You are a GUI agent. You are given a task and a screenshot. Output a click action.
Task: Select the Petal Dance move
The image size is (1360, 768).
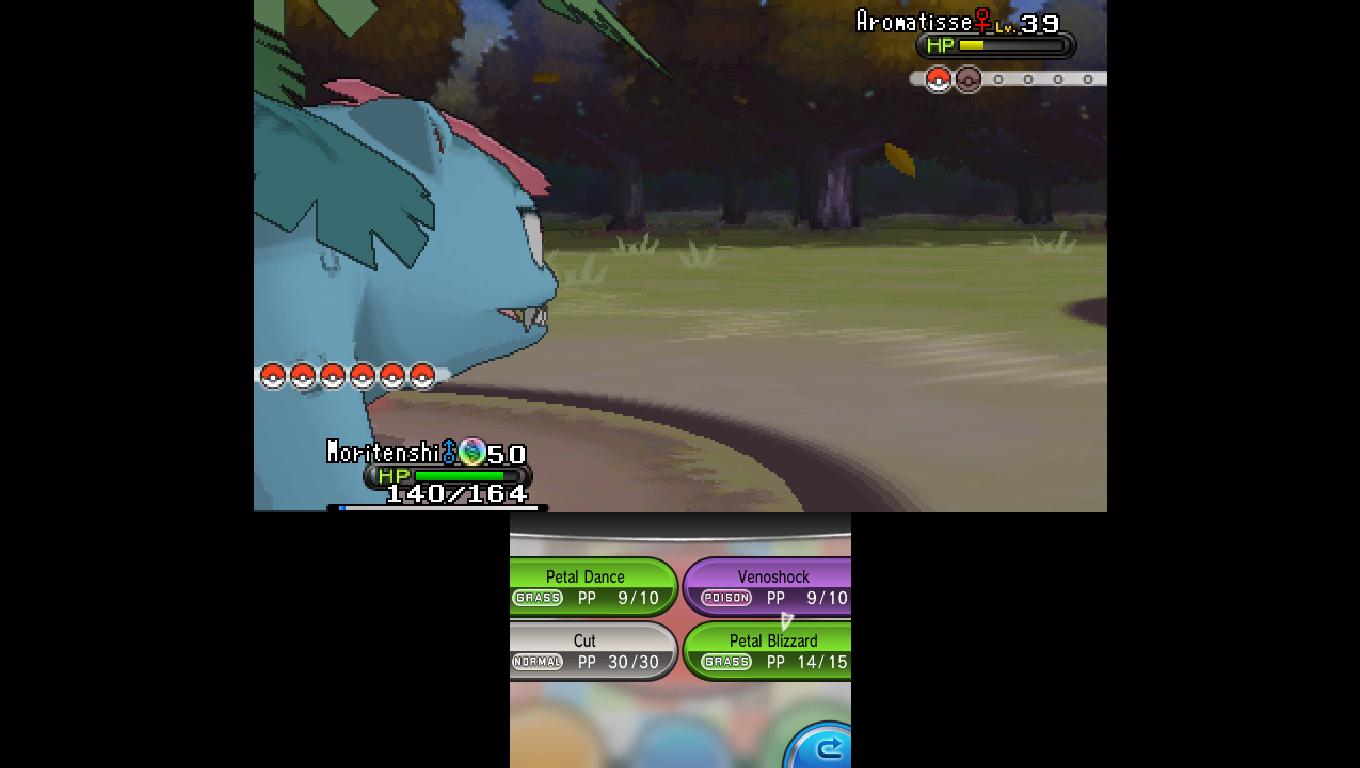[x=592, y=587]
